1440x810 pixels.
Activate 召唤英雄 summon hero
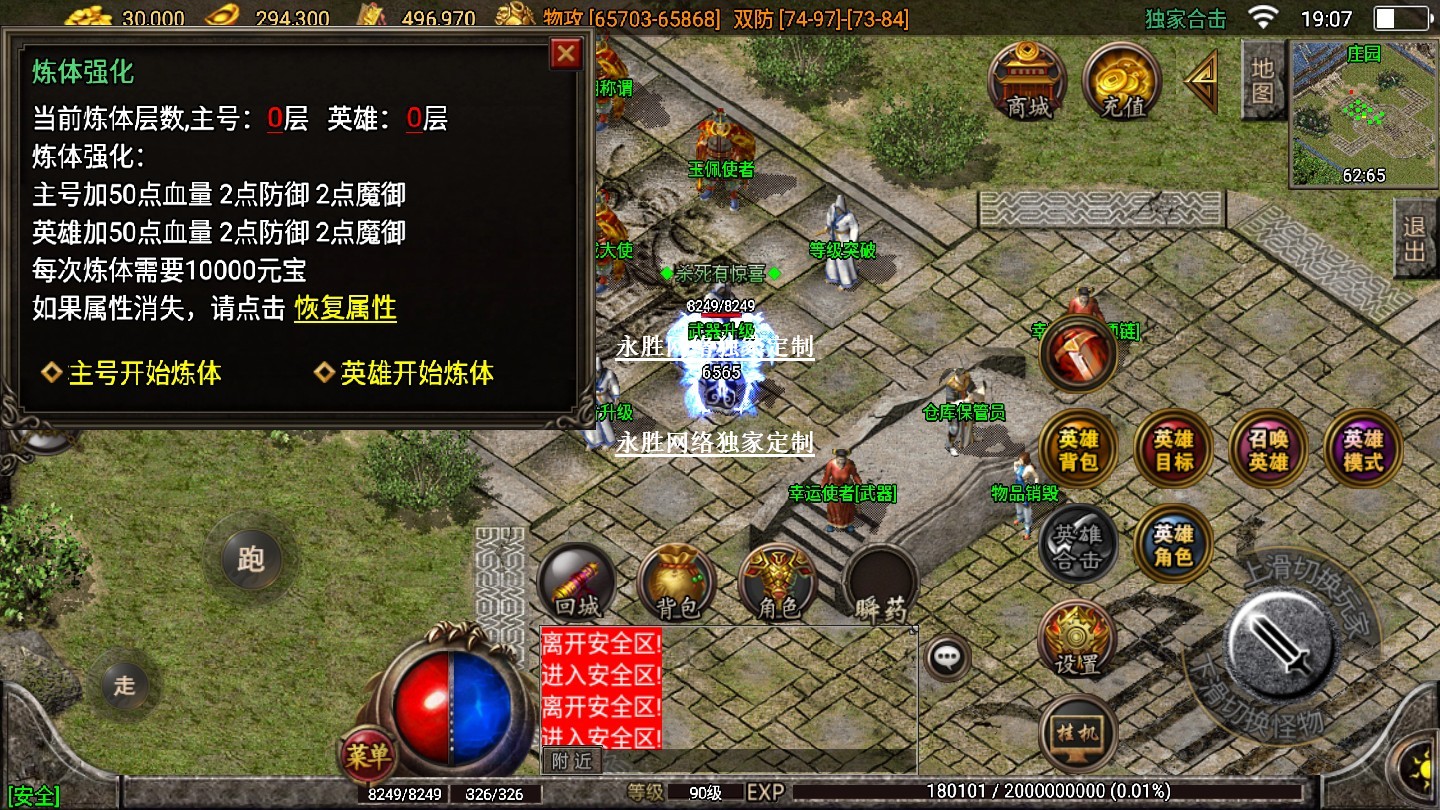pyautogui.click(x=1268, y=449)
